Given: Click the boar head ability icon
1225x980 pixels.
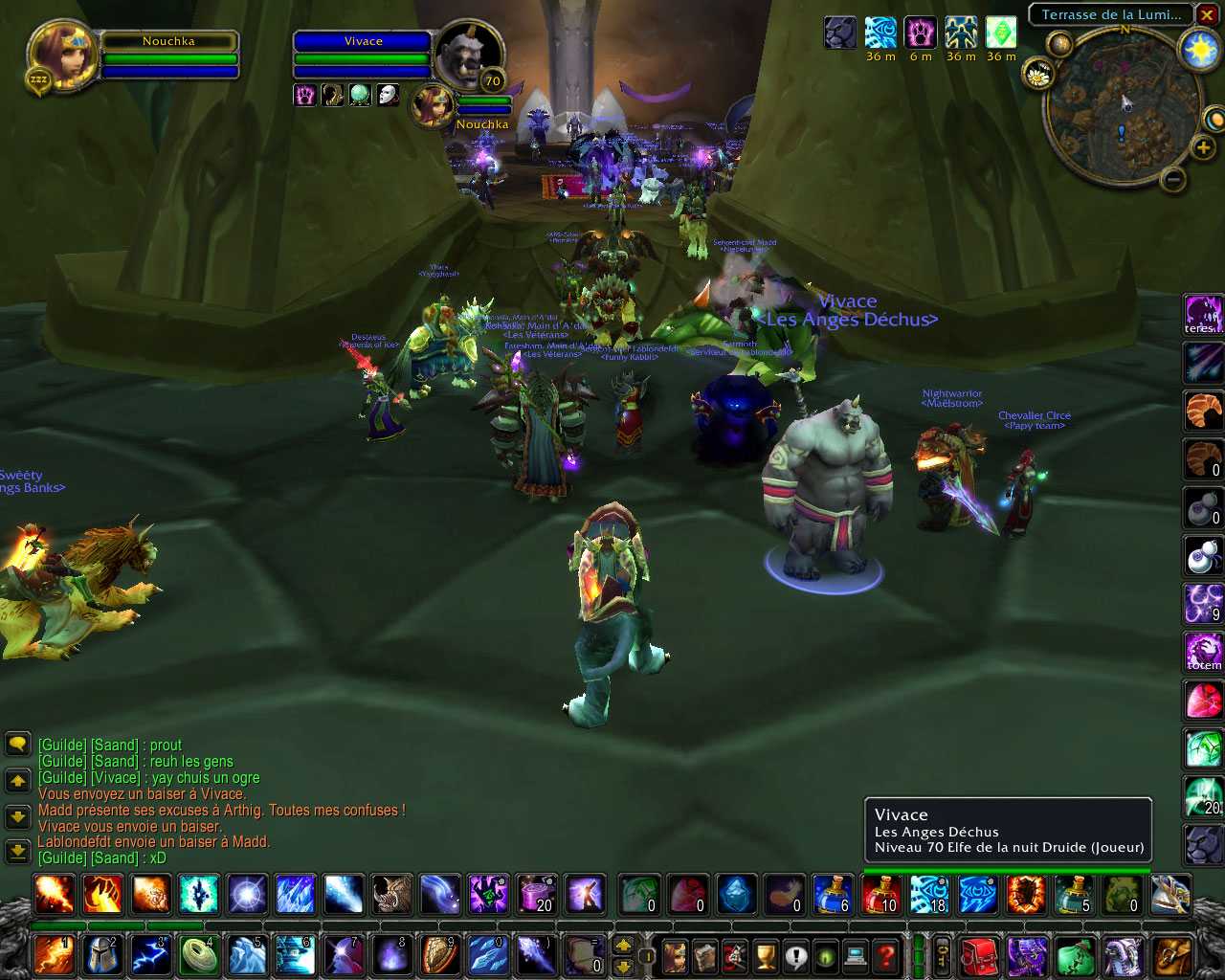Looking at the screenshot, I should click(391, 895).
